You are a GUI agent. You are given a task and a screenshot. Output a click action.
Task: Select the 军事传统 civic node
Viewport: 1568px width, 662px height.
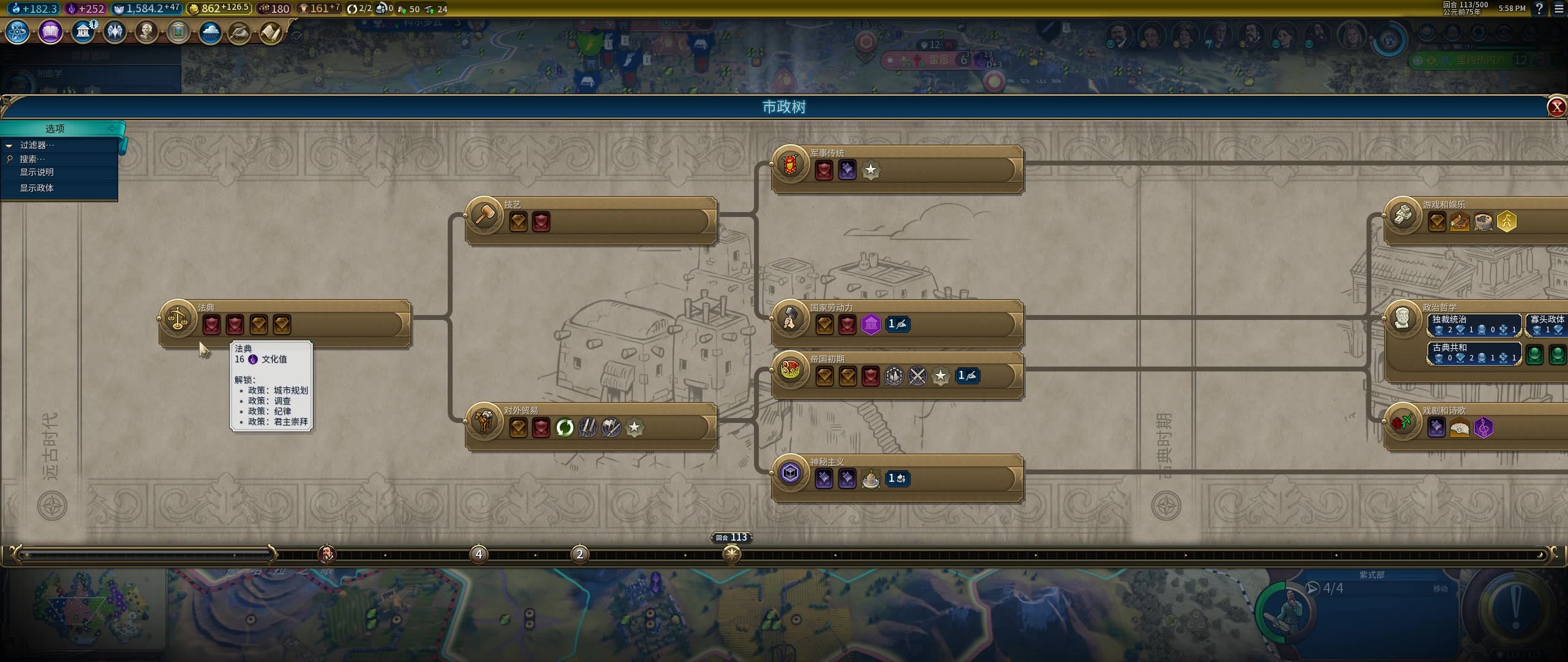(x=790, y=164)
